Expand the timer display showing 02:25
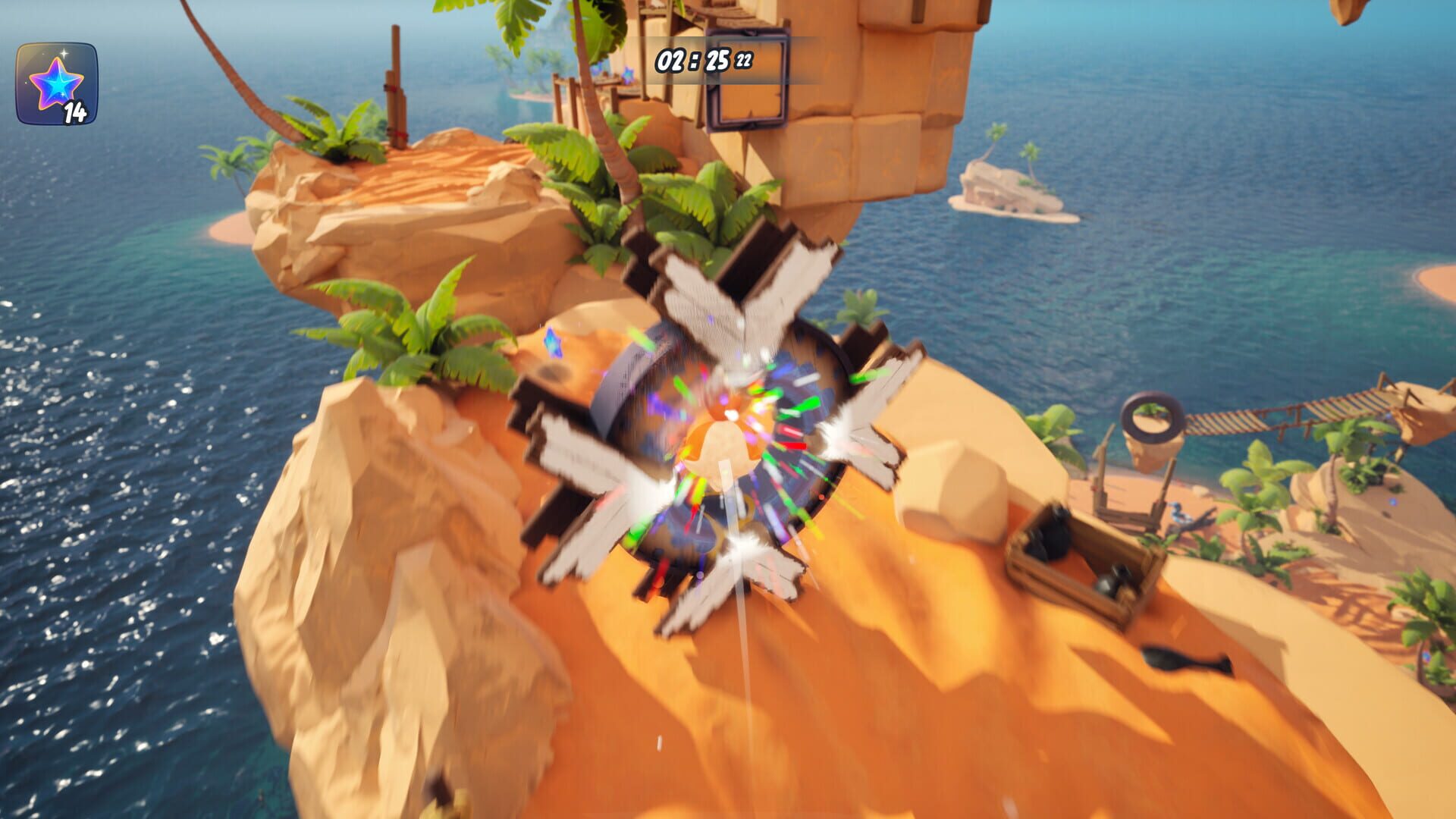 (694, 58)
